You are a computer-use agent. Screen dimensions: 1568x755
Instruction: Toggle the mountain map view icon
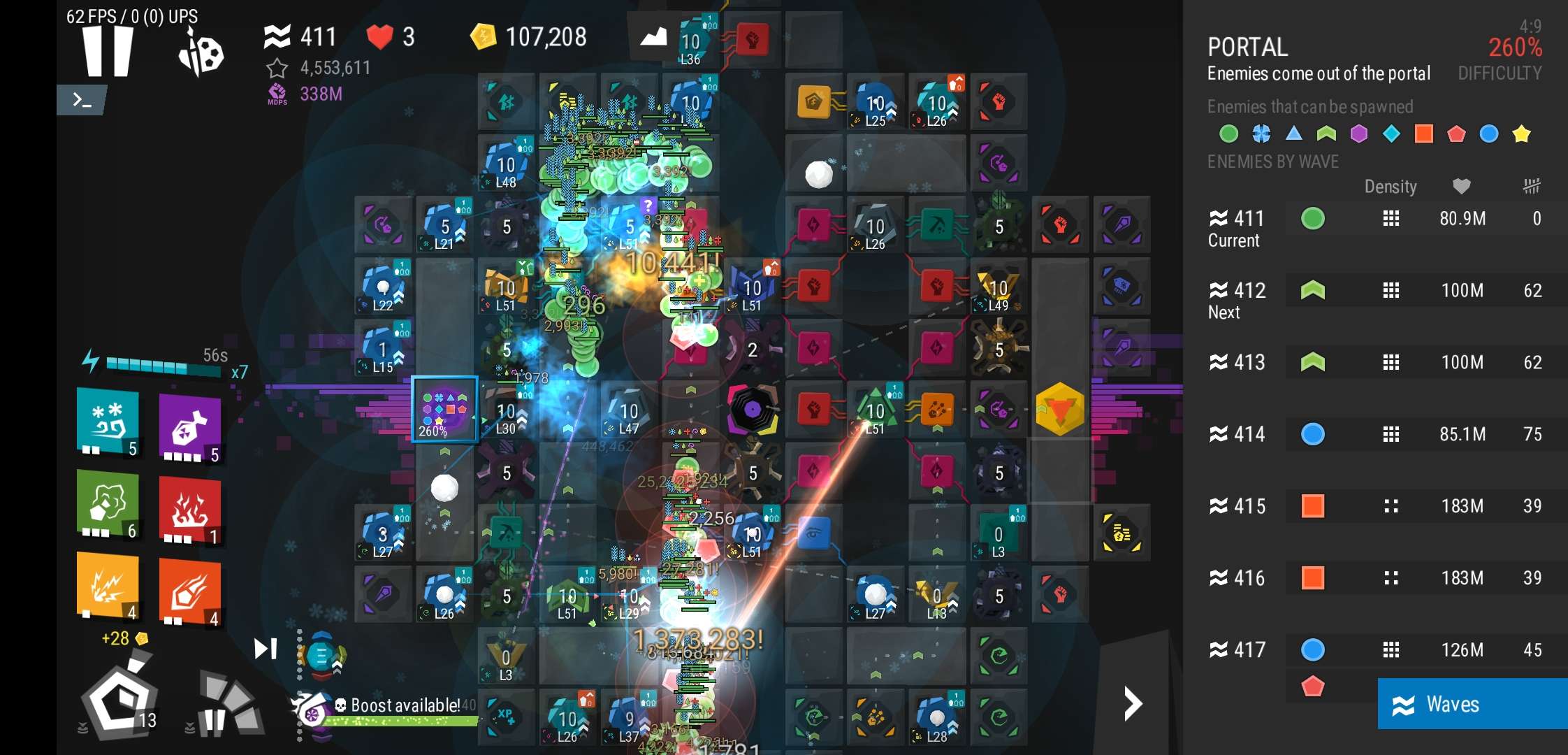pos(653,36)
